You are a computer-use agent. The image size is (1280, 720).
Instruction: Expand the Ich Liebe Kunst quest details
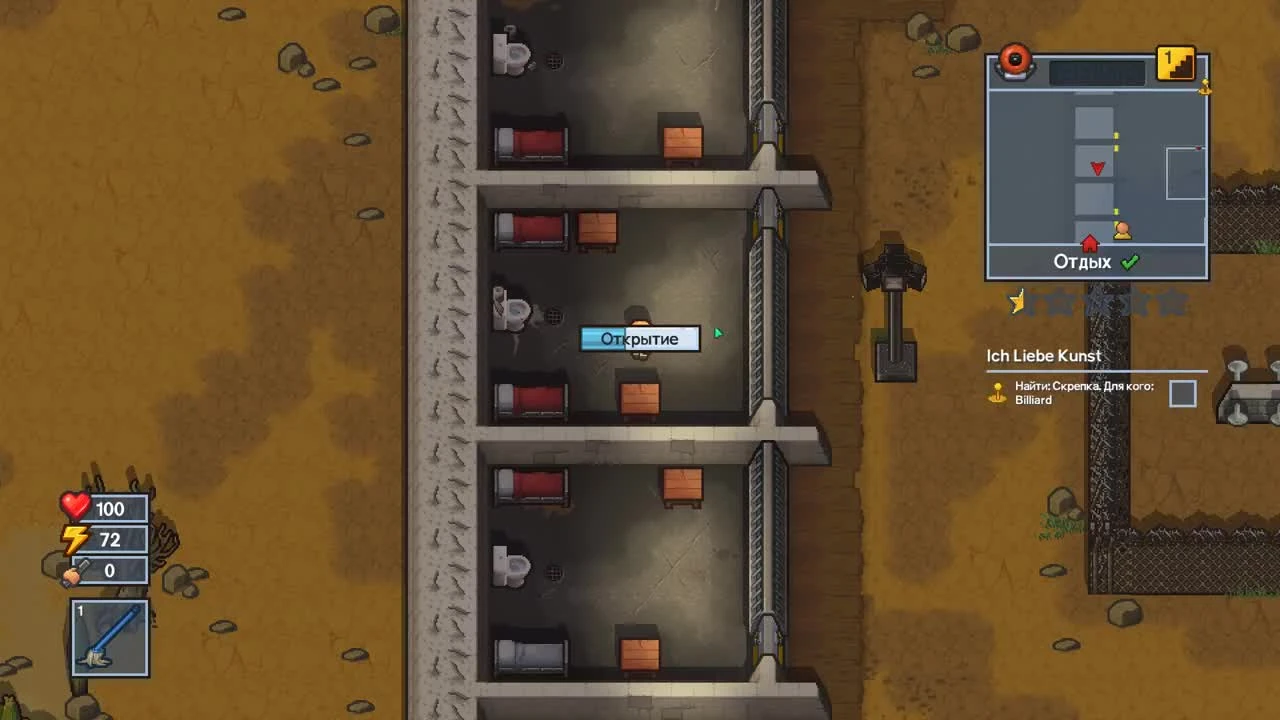click(x=1043, y=356)
